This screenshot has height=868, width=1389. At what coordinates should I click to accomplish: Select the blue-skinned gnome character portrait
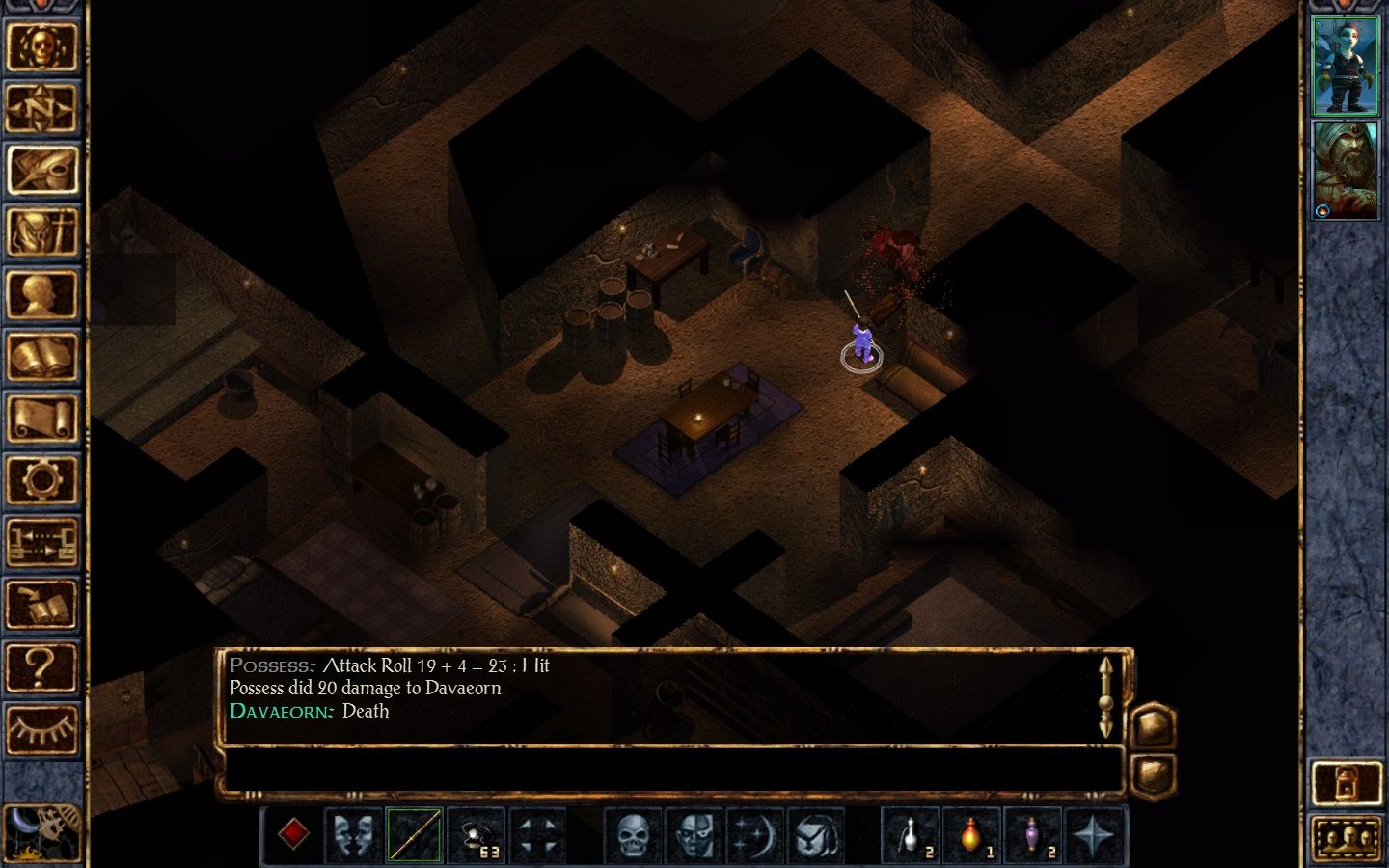click(x=1346, y=66)
